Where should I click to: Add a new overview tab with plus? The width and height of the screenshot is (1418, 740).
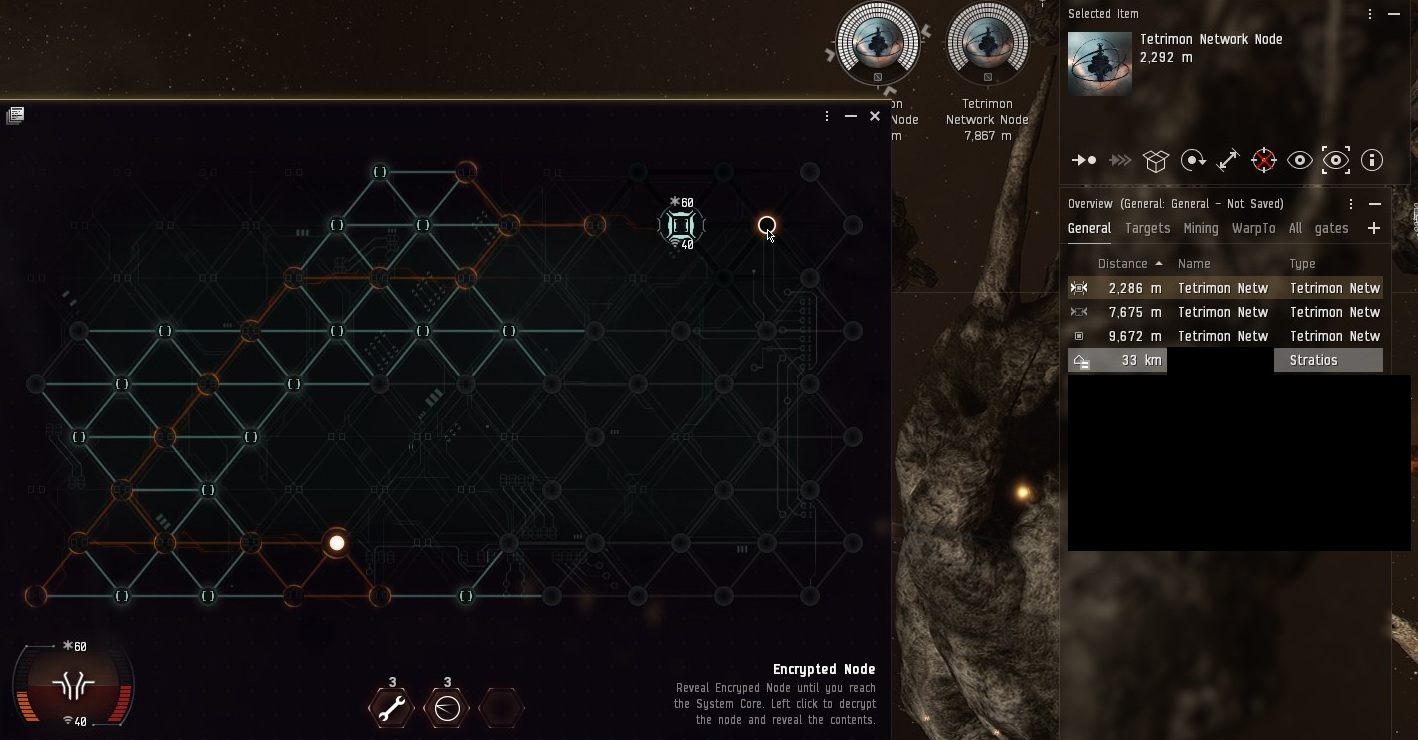click(1374, 228)
